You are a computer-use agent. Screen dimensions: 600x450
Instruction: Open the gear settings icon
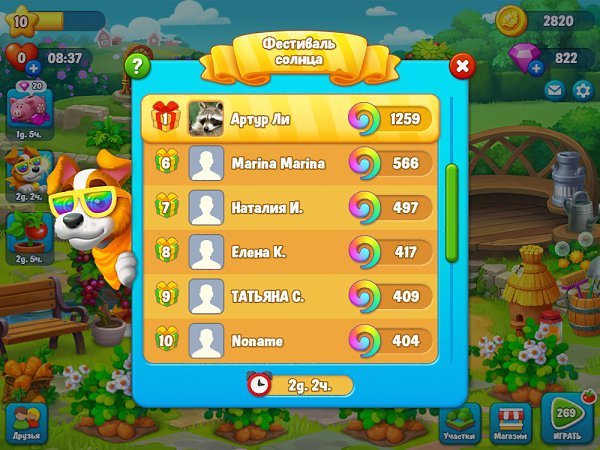(584, 91)
